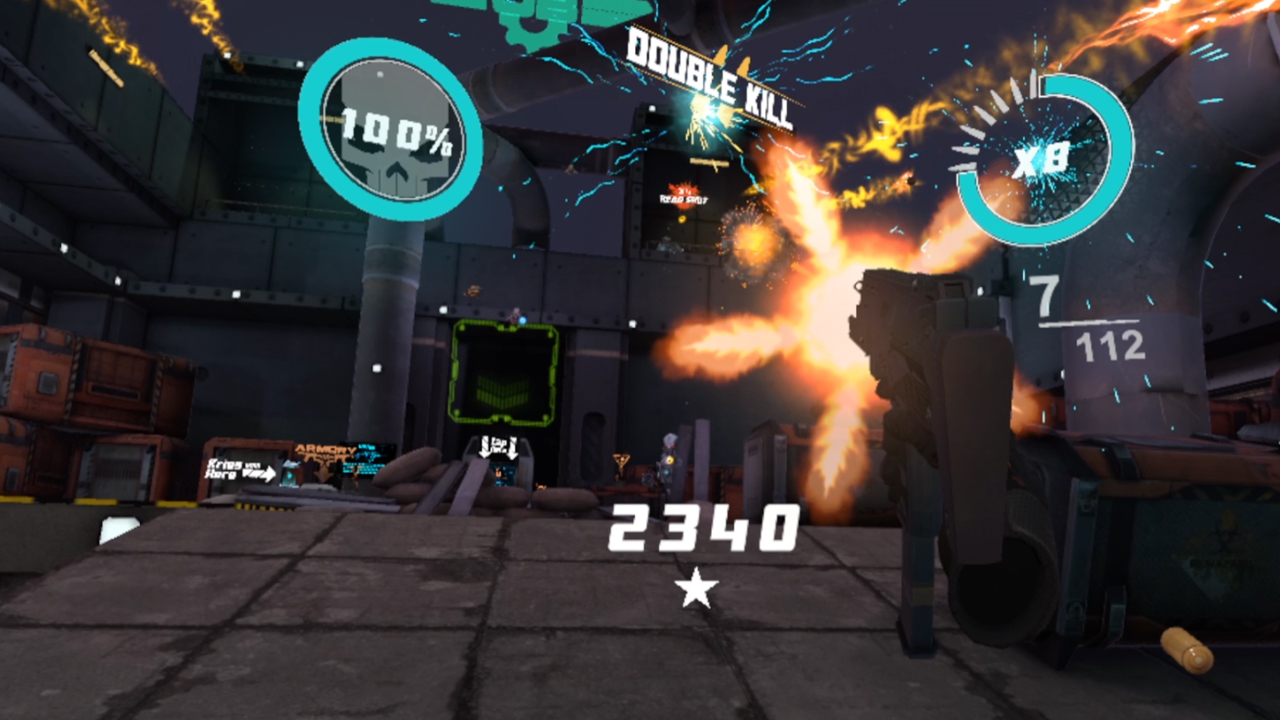The height and width of the screenshot is (720, 1280).
Task: Click the white downward arrows above the terminal
Action: point(500,447)
